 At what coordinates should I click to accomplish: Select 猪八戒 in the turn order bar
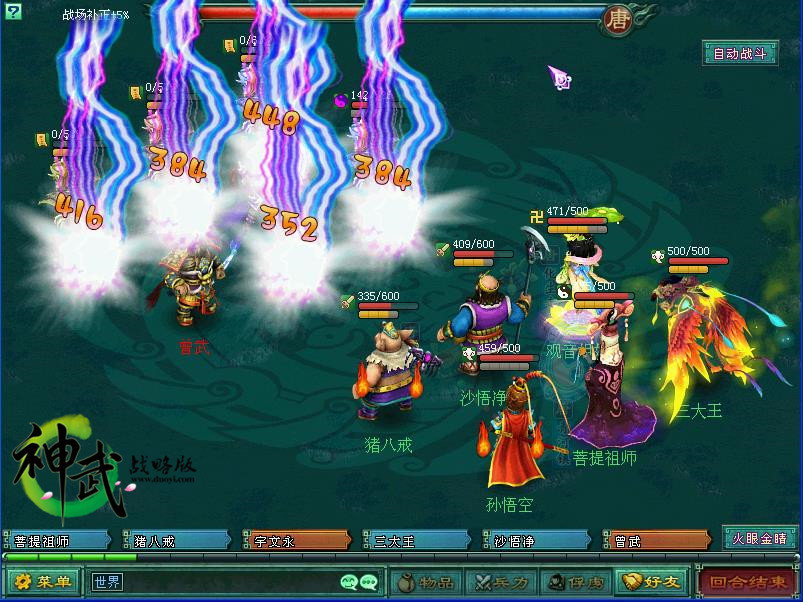click(x=178, y=541)
